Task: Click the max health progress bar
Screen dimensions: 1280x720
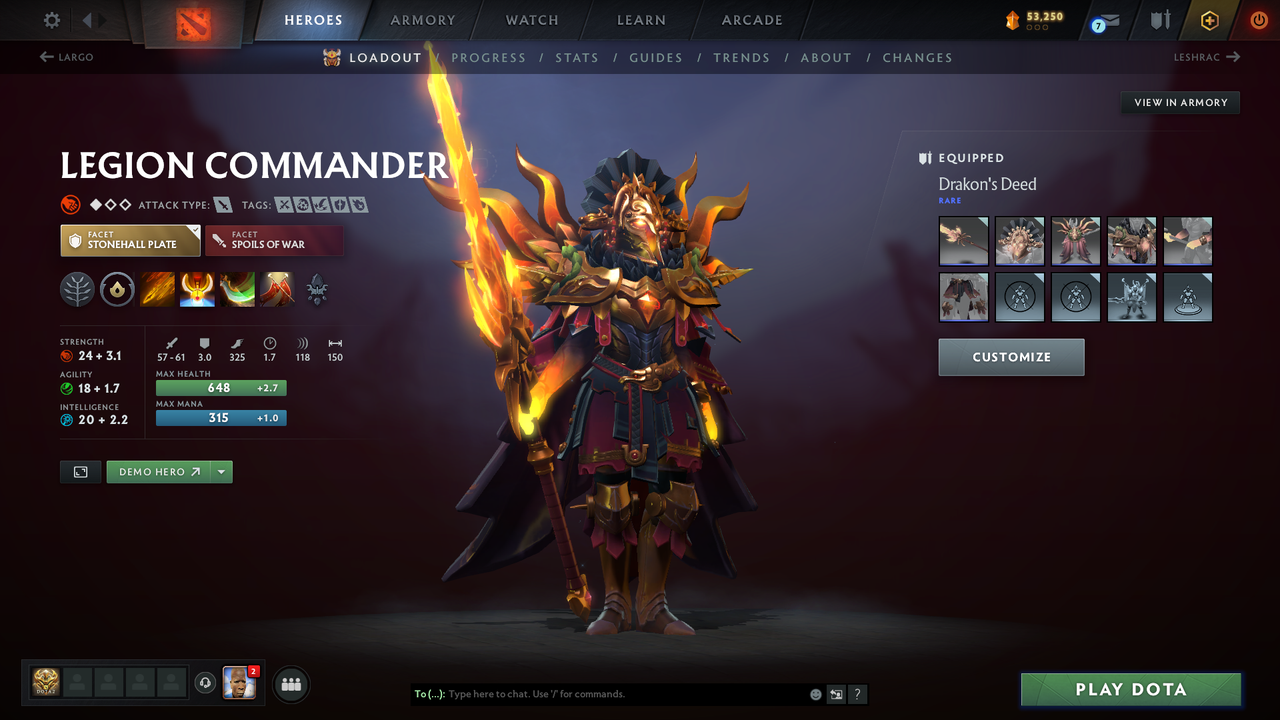Action: tap(220, 387)
